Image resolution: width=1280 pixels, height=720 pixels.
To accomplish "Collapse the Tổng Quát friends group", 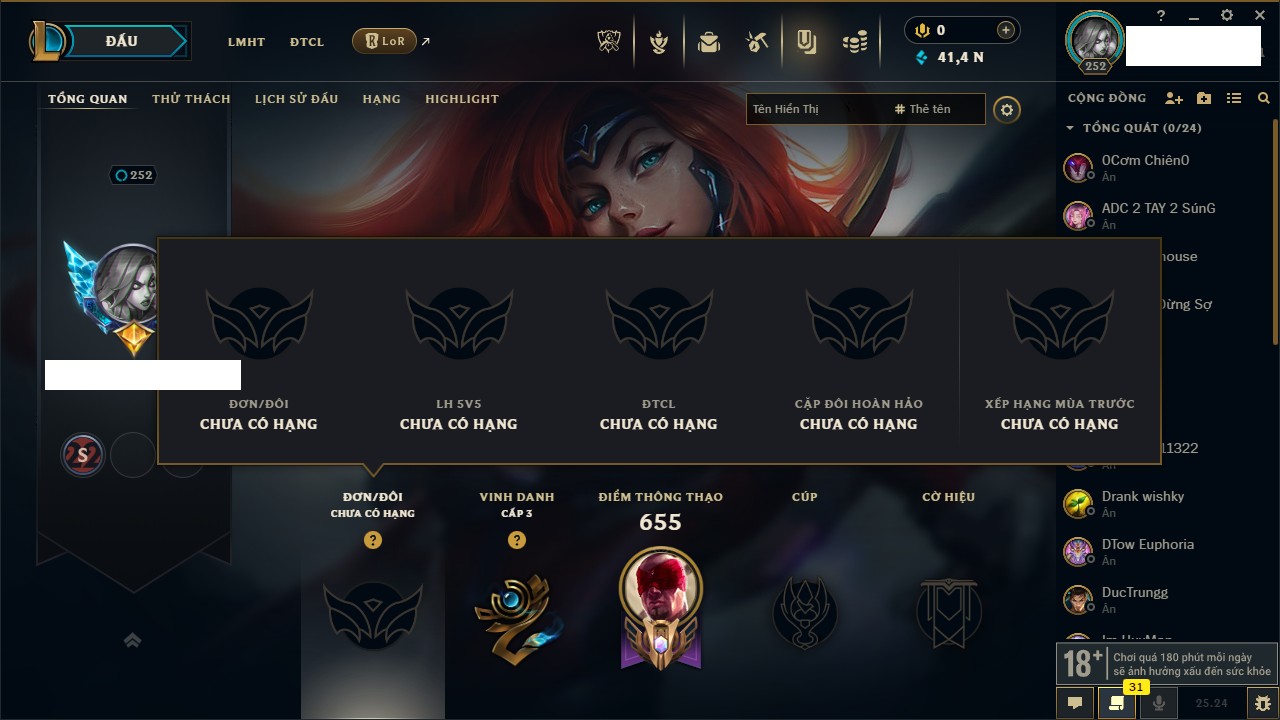I will pos(1070,128).
